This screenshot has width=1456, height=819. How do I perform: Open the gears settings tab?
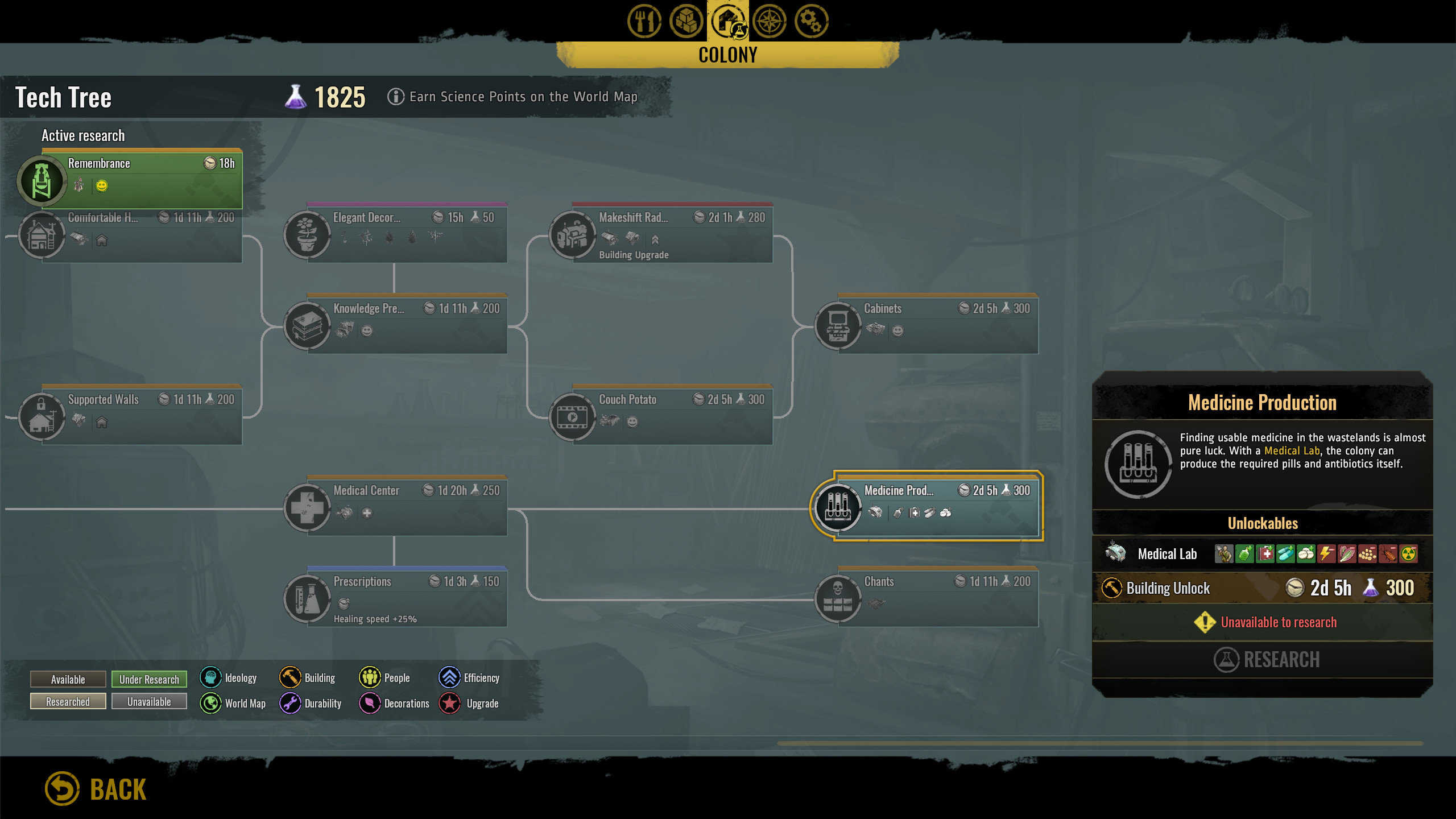click(811, 22)
